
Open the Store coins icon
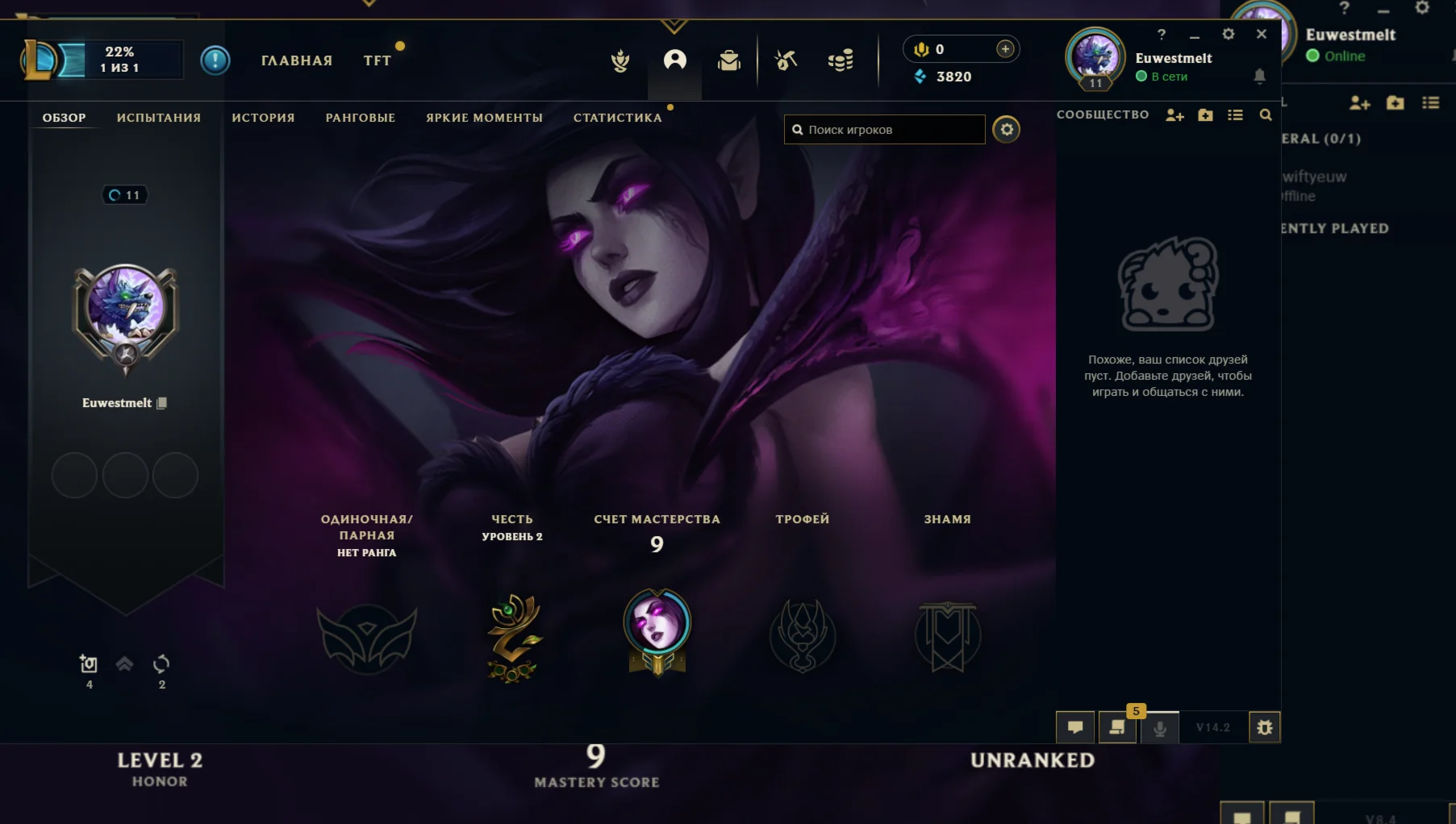pyautogui.click(x=841, y=60)
